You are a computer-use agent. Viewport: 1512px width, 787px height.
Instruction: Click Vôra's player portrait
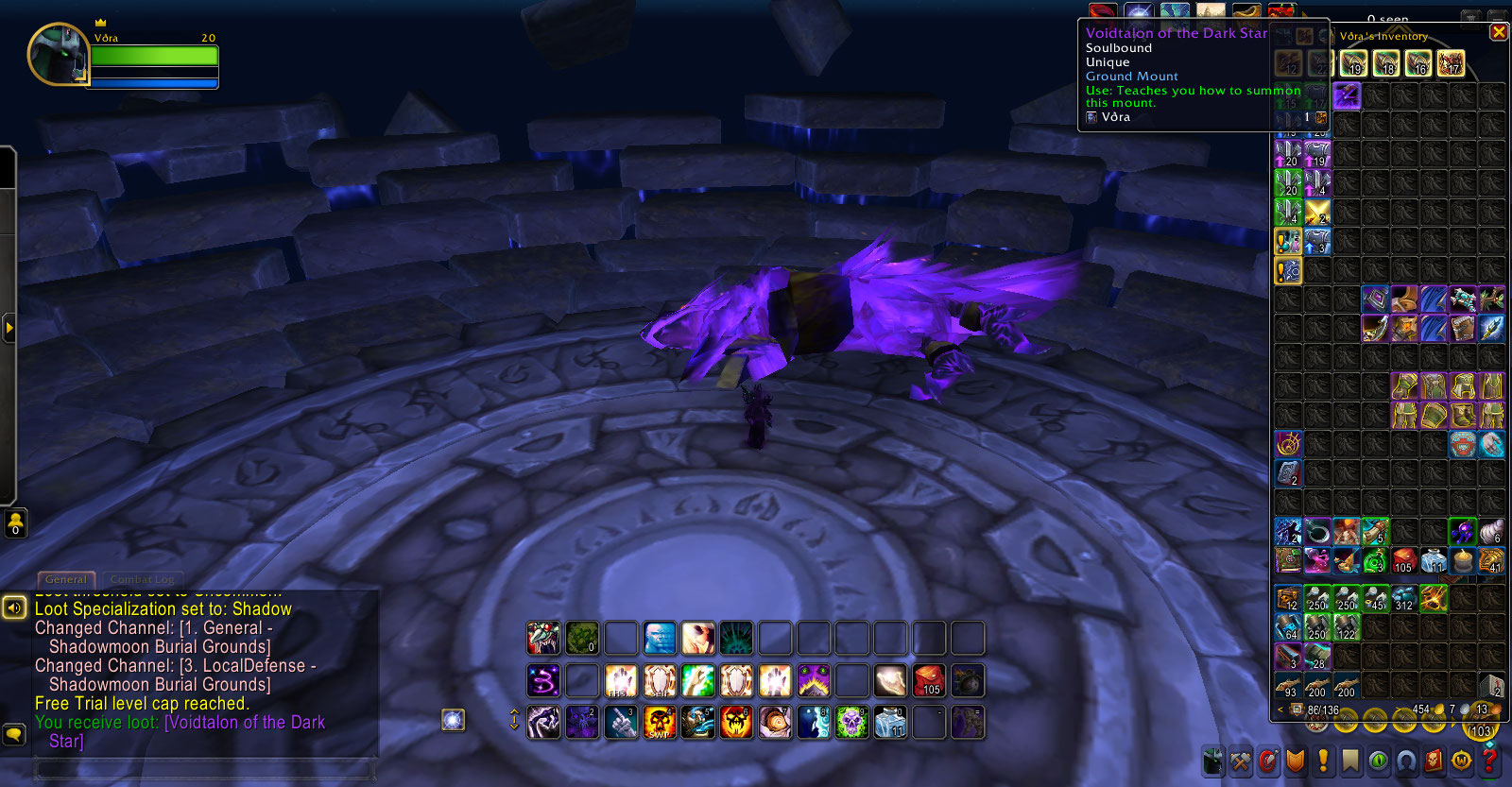point(59,54)
